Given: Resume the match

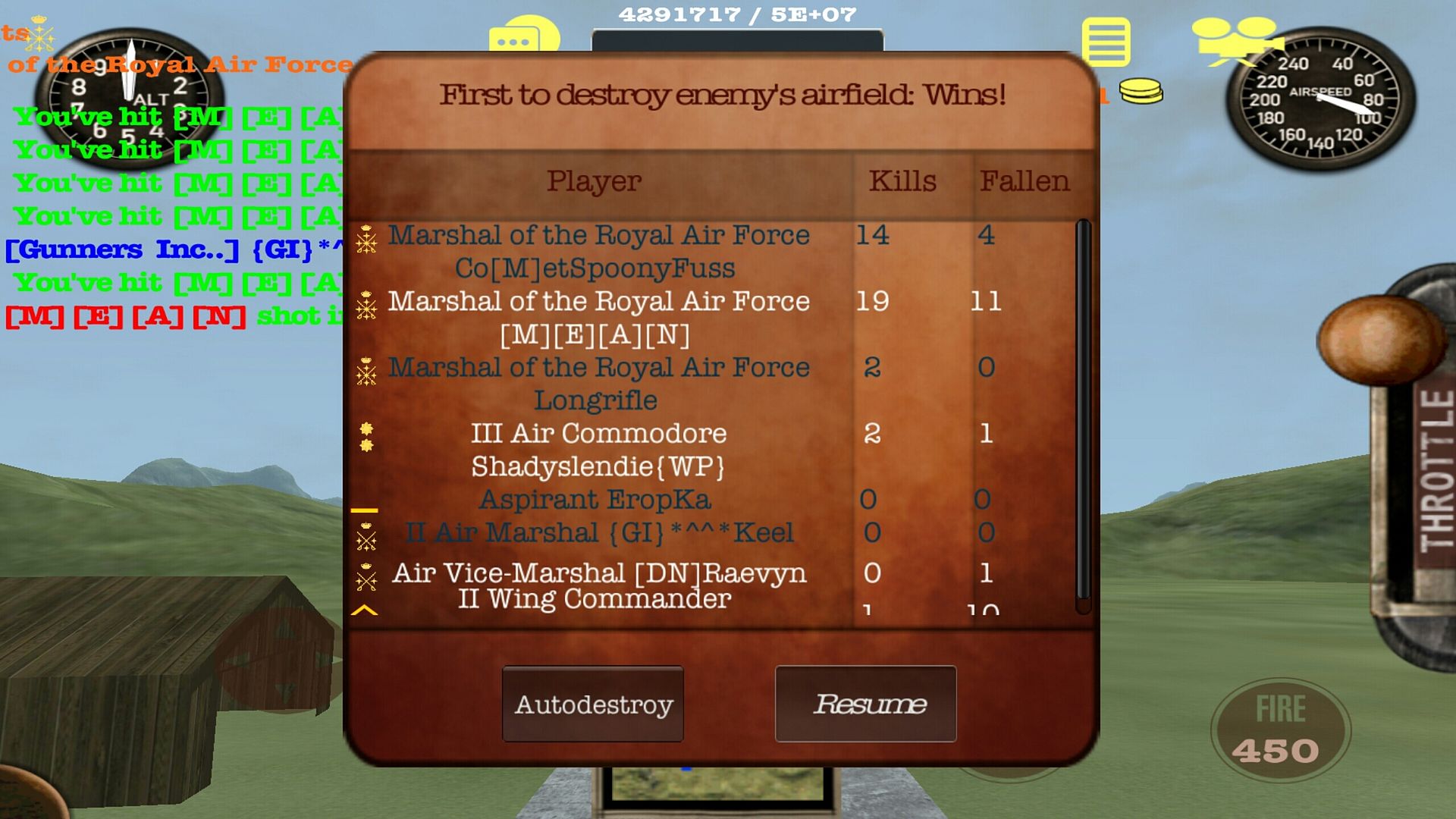Looking at the screenshot, I should tap(865, 704).
